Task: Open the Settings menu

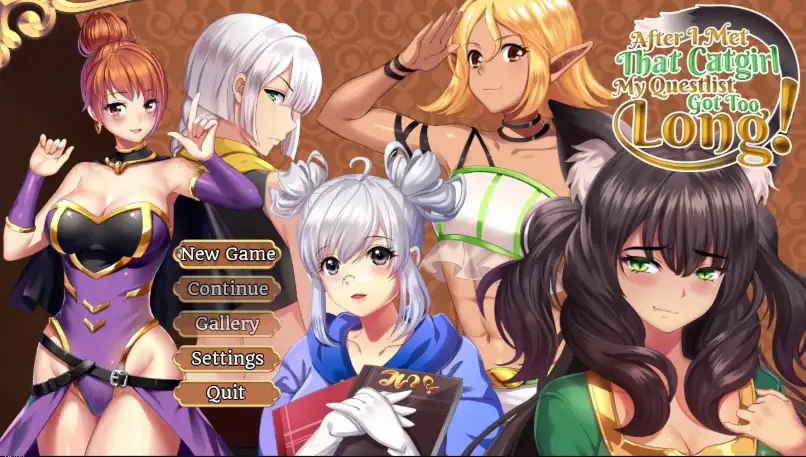Action: [227, 358]
